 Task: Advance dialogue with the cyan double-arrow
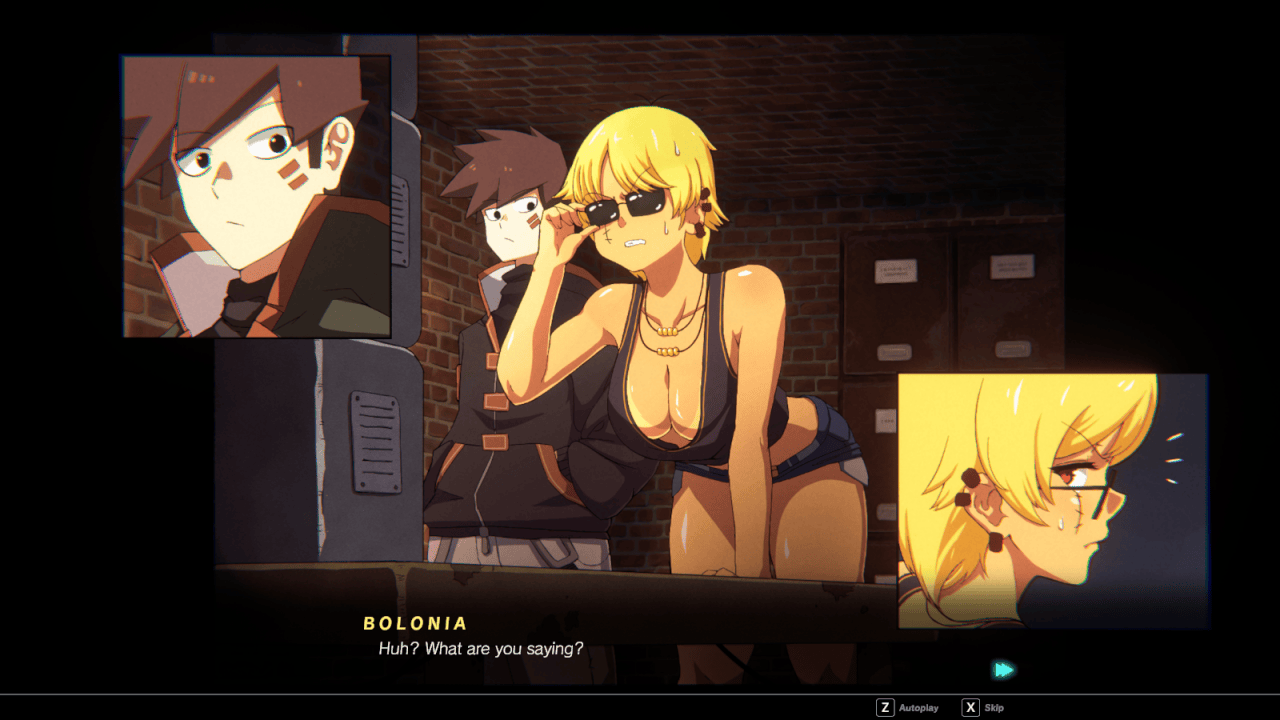click(x=1003, y=670)
